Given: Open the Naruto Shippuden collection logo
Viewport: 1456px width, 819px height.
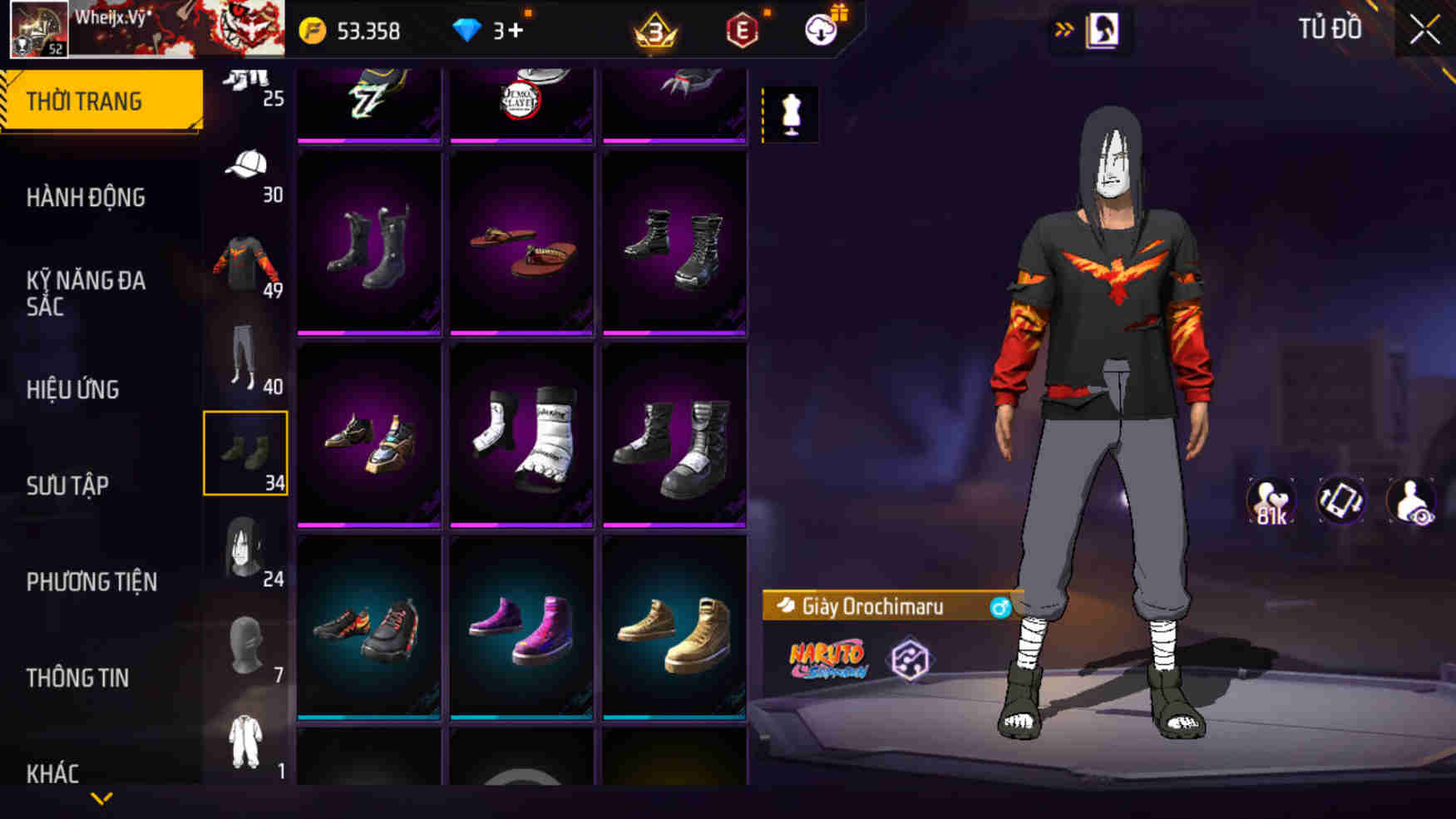Looking at the screenshot, I should point(827,657).
